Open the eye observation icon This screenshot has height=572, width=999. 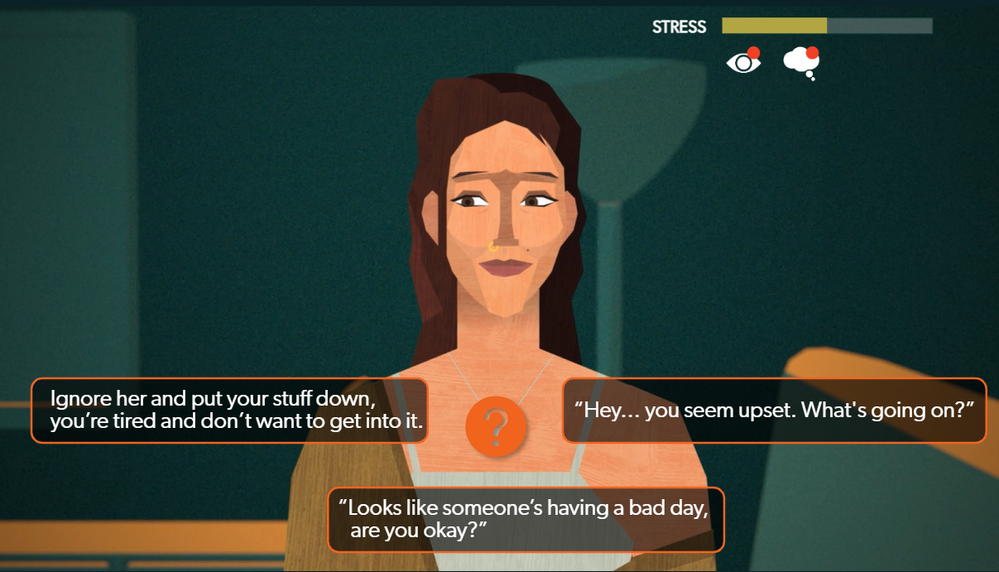click(743, 62)
